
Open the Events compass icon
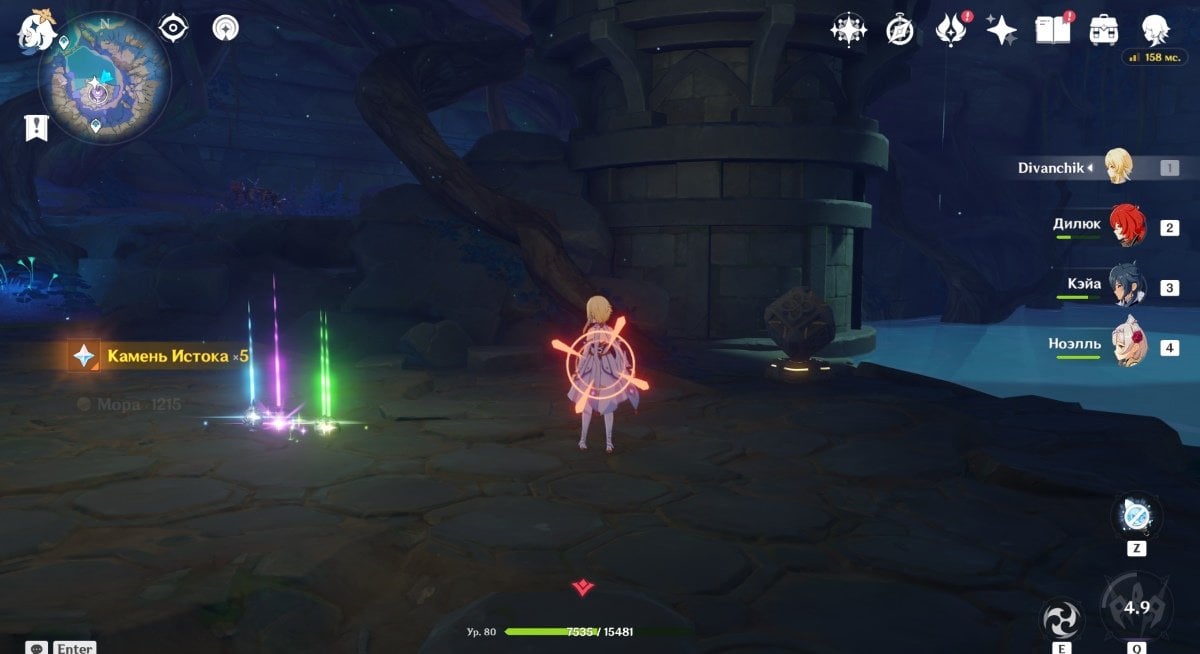pos(900,31)
